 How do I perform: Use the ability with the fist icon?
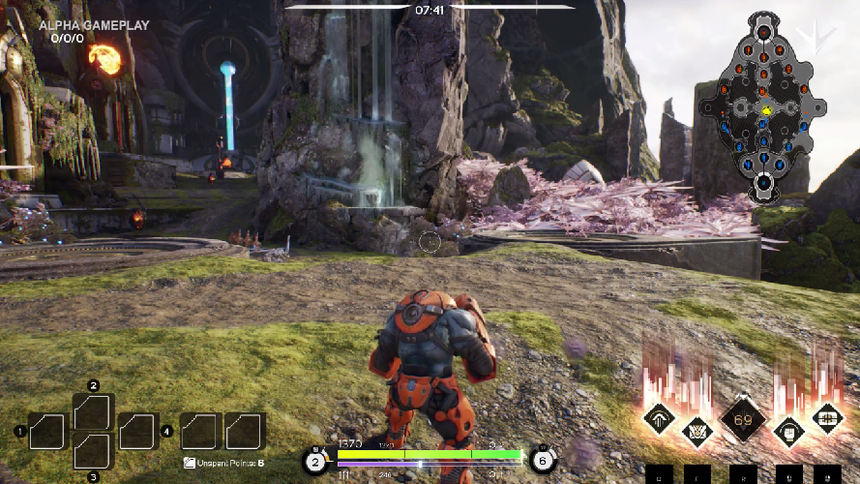tap(789, 432)
